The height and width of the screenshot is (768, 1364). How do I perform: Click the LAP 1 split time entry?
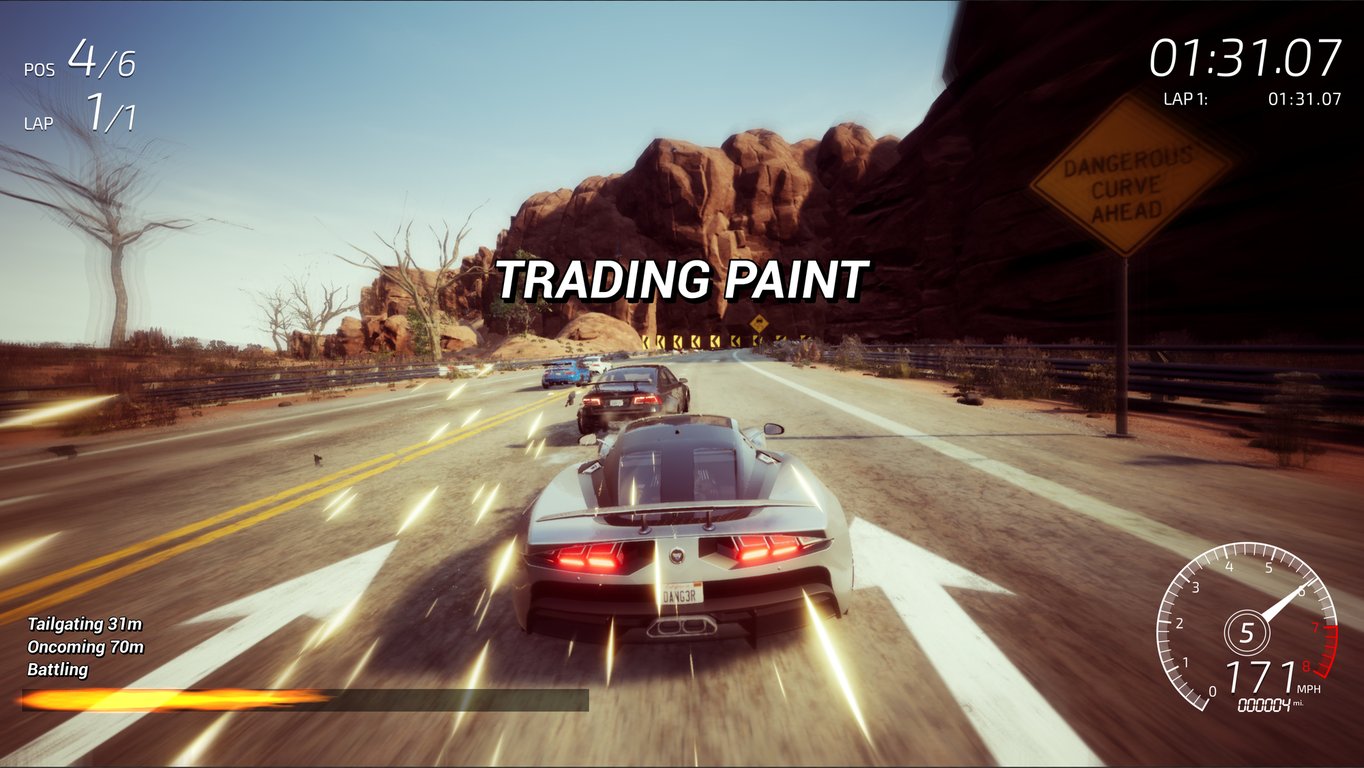(x=1245, y=99)
